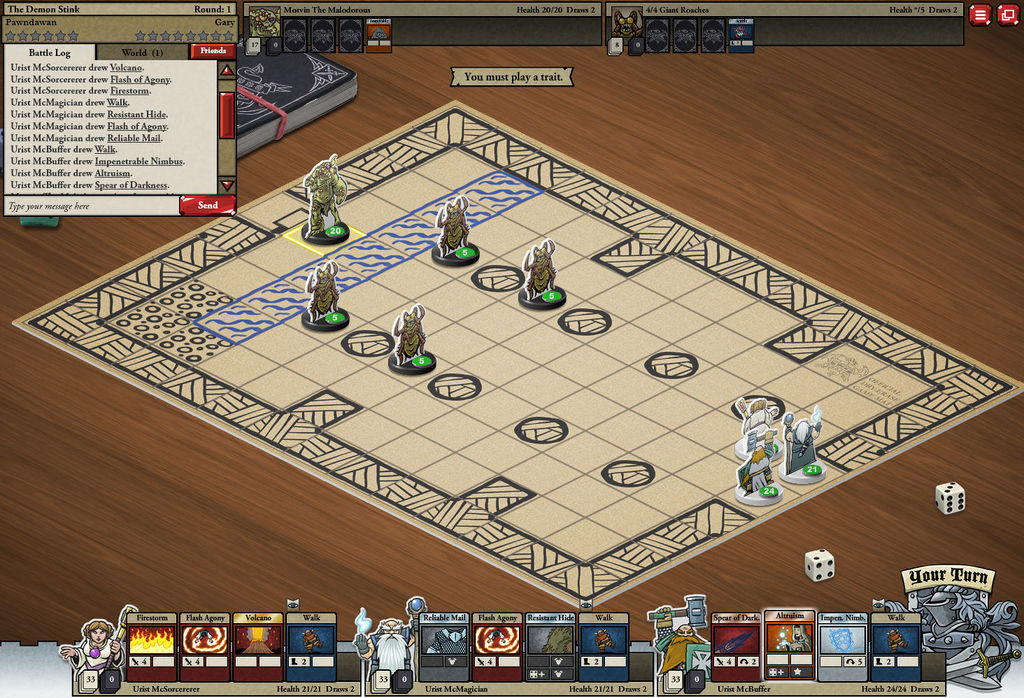Pick Urist McMagician's Reliable Mail card
The image size is (1024, 698).
[x=445, y=647]
